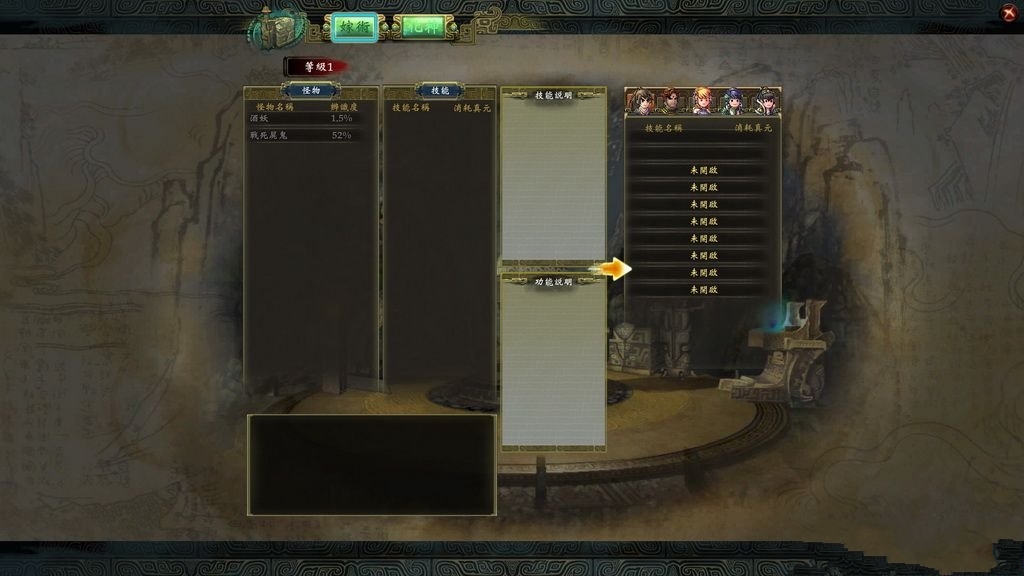Choose the blue-haired character portrait
Viewport: 1024px width, 576px height.
(733, 102)
